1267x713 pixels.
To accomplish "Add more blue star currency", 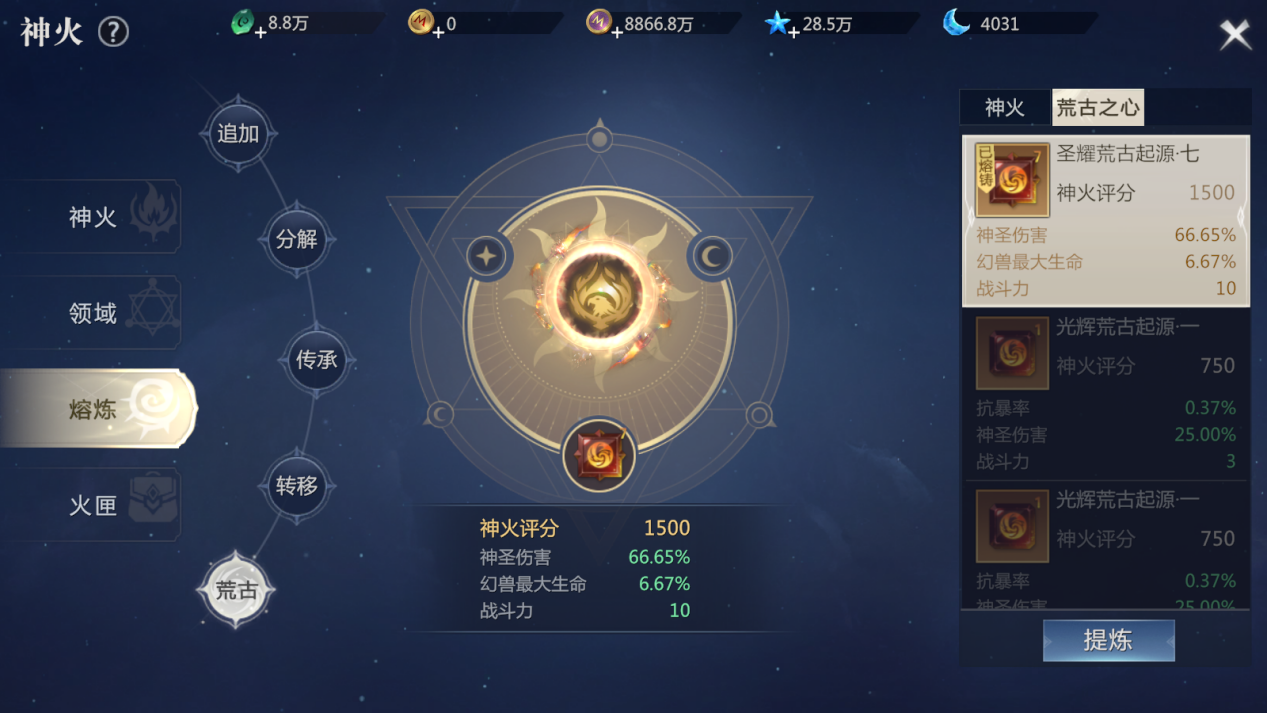I will 794,32.
